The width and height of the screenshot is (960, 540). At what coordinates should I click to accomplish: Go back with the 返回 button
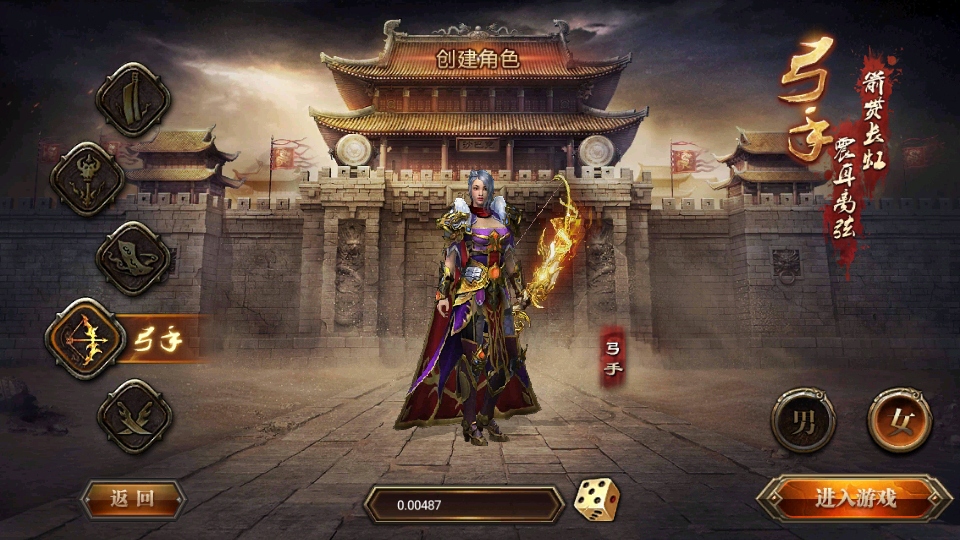coord(133,499)
